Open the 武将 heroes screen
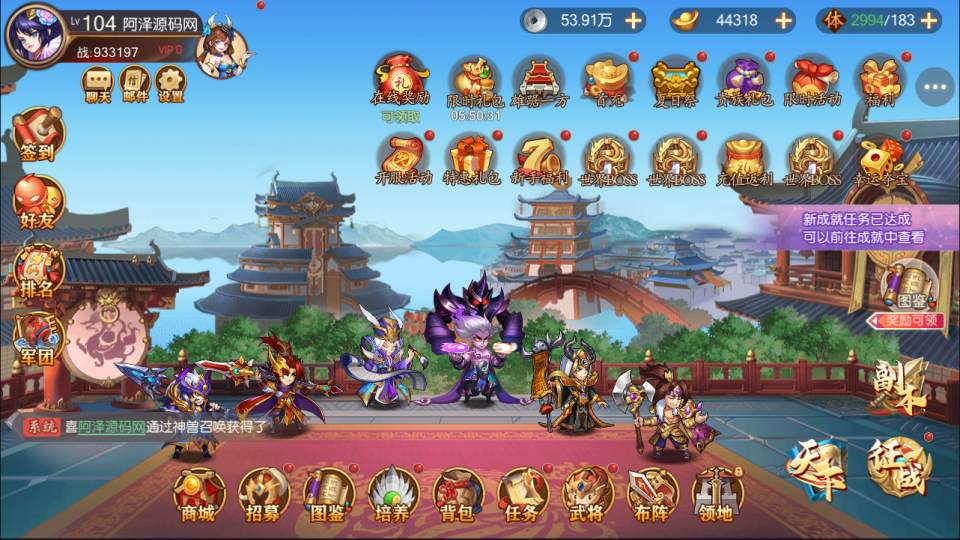Image resolution: width=960 pixels, height=540 pixels. tap(587, 494)
